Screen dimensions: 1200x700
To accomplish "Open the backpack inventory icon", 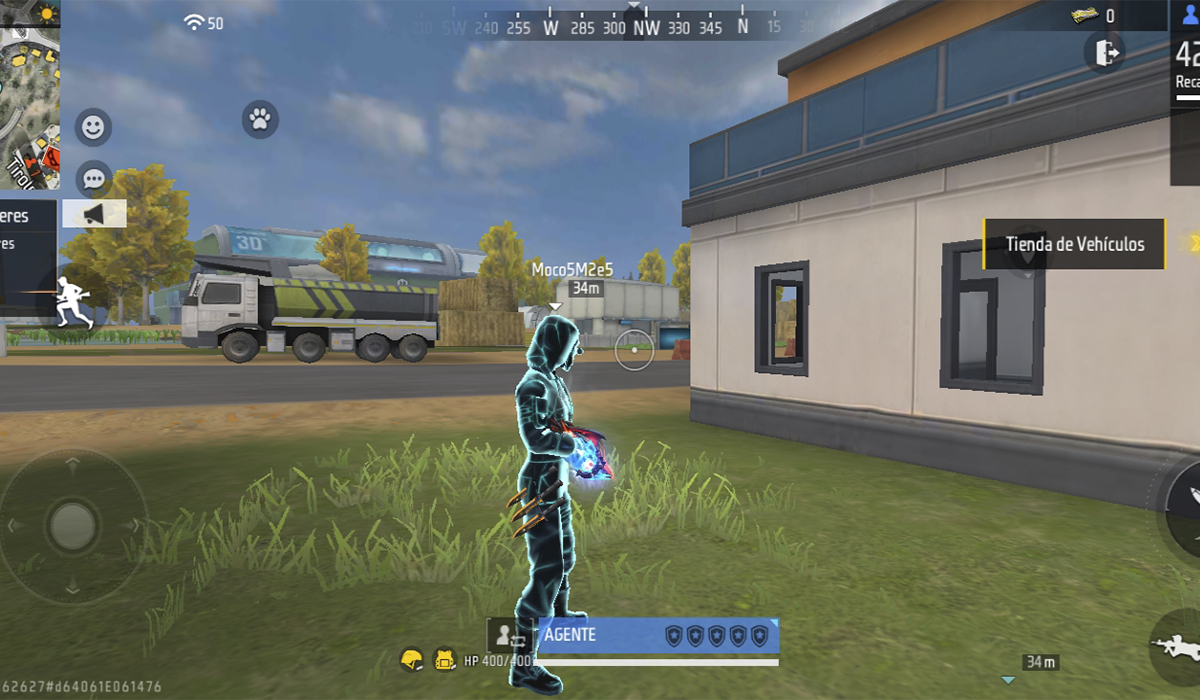I will [445, 660].
